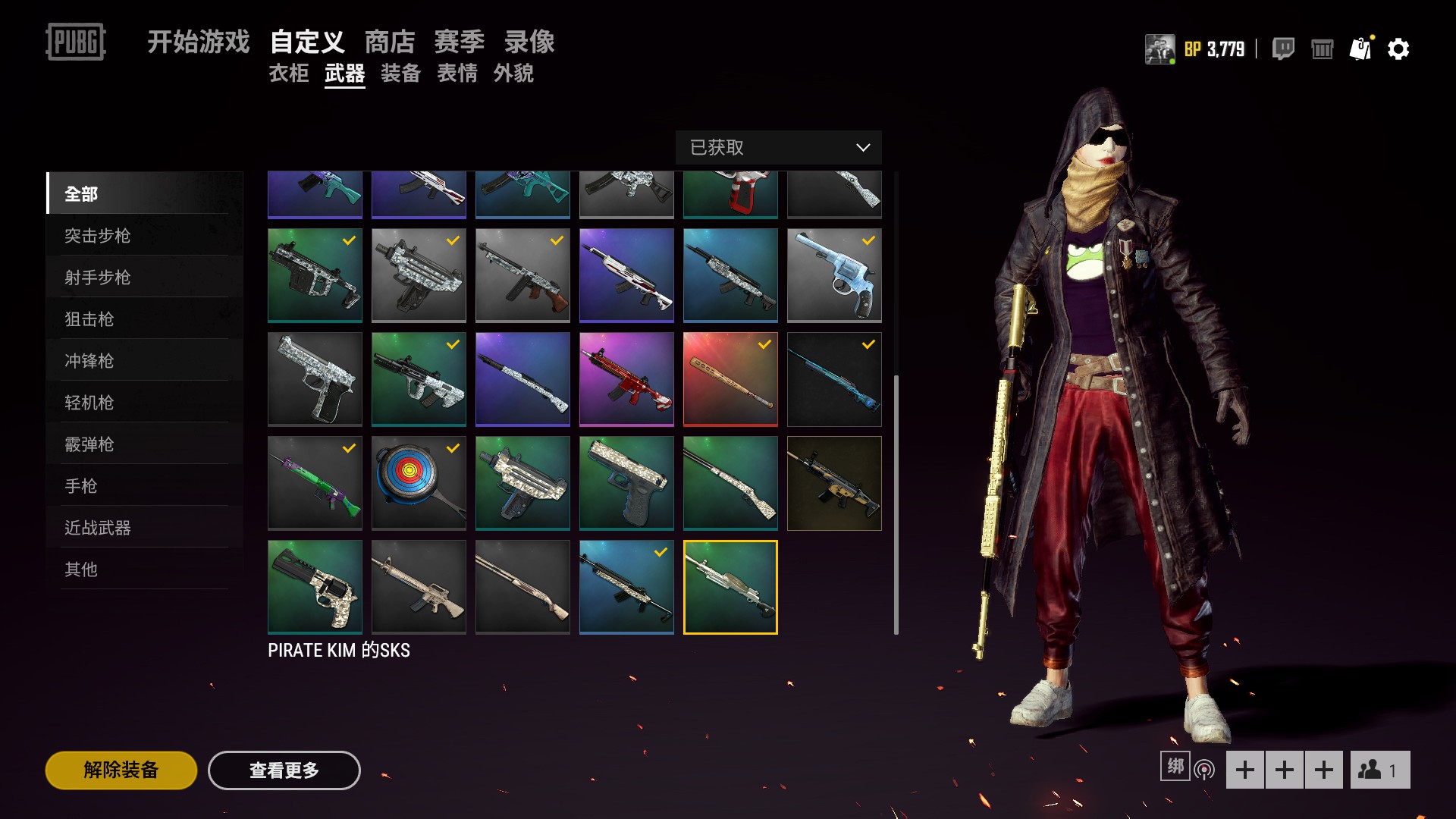Select the light blue revolver skin
This screenshot has height=819, width=1456.
point(834,275)
